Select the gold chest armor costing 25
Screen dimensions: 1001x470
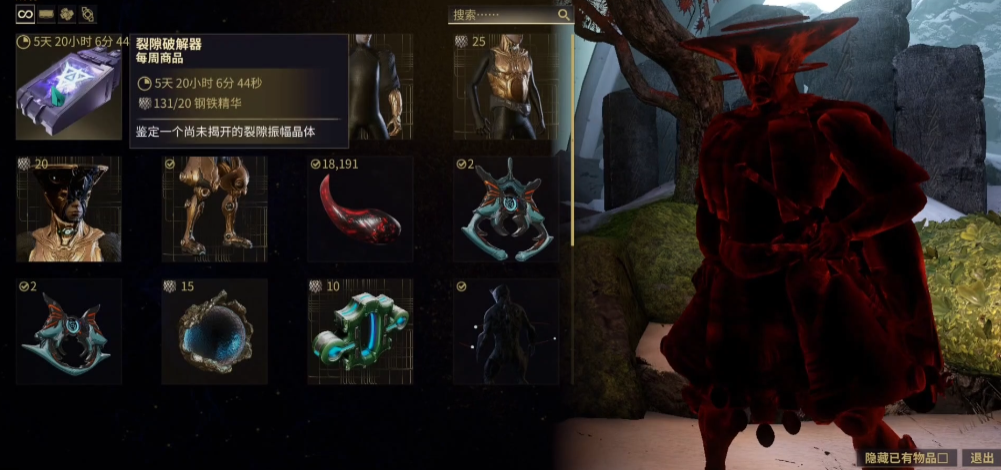[x=506, y=90]
